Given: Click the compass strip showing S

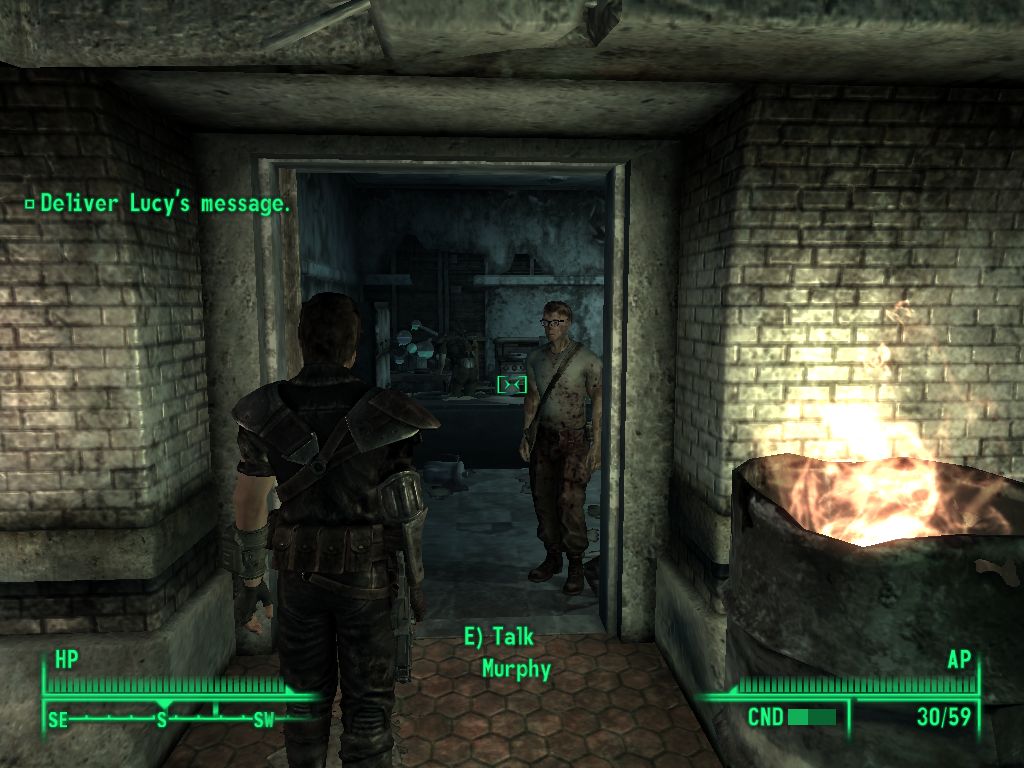Looking at the screenshot, I should (x=162, y=718).
